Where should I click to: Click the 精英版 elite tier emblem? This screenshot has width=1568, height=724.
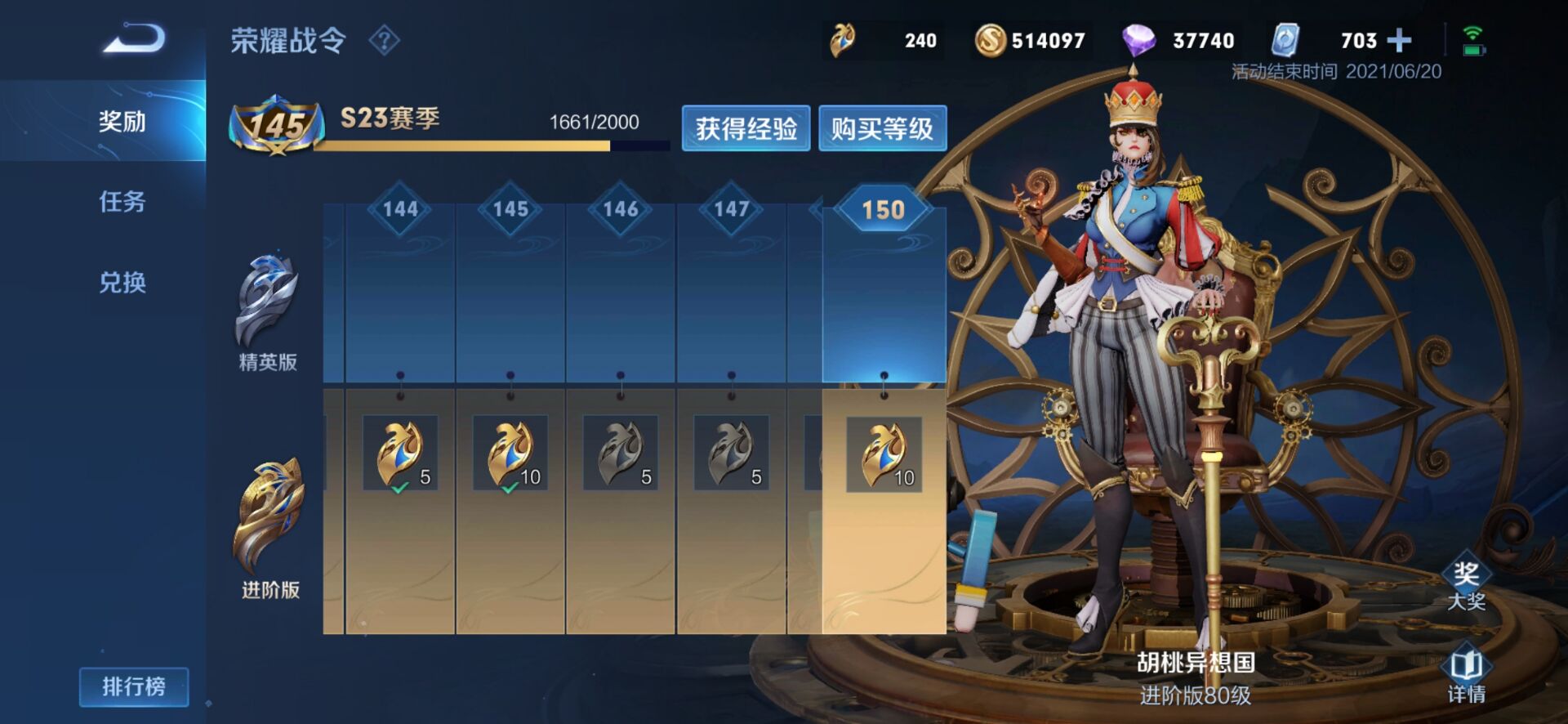[x=267, y=301]
